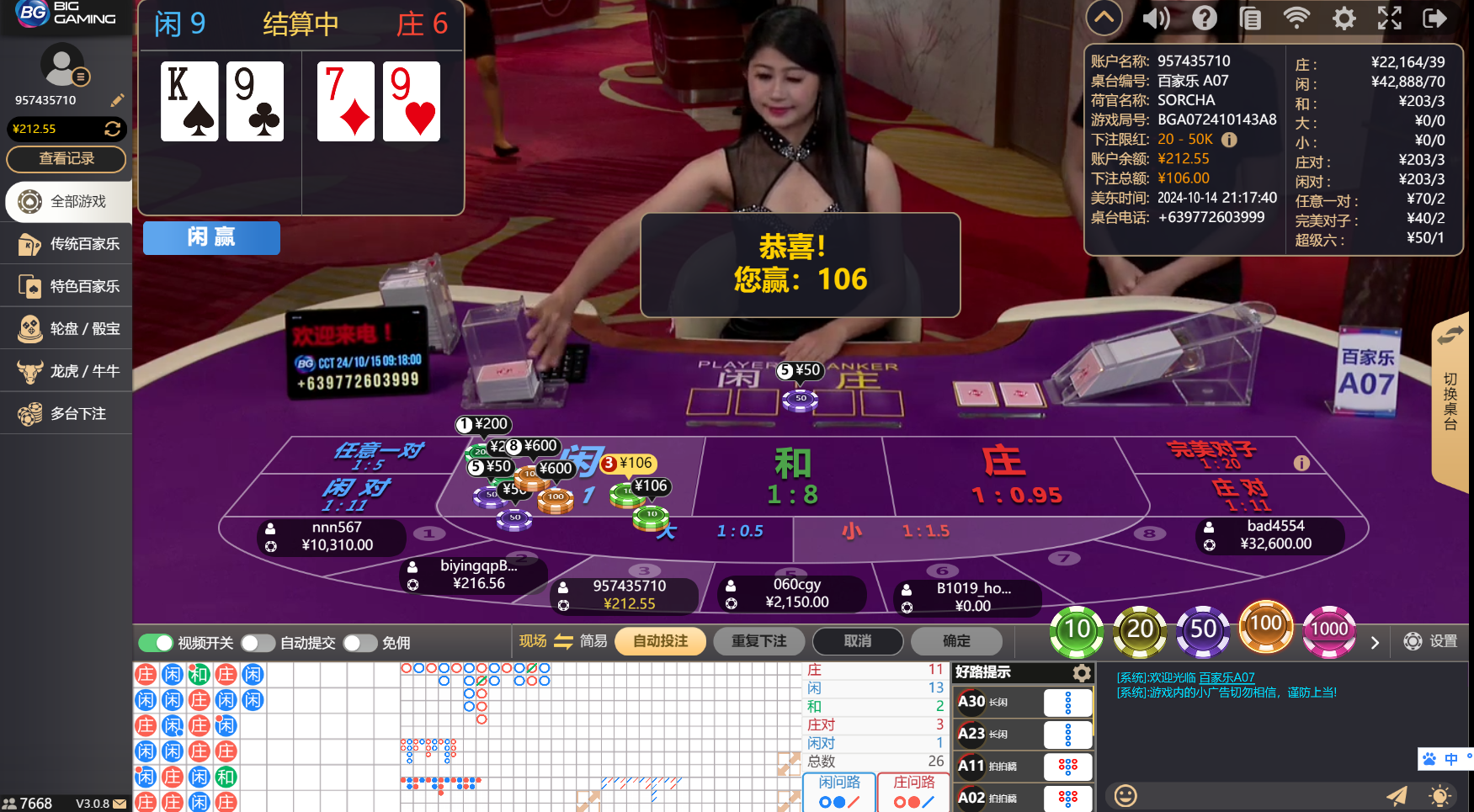Mute the live dealer audio
This screenshot has width=1474, height=812.
click(1156, 18)
